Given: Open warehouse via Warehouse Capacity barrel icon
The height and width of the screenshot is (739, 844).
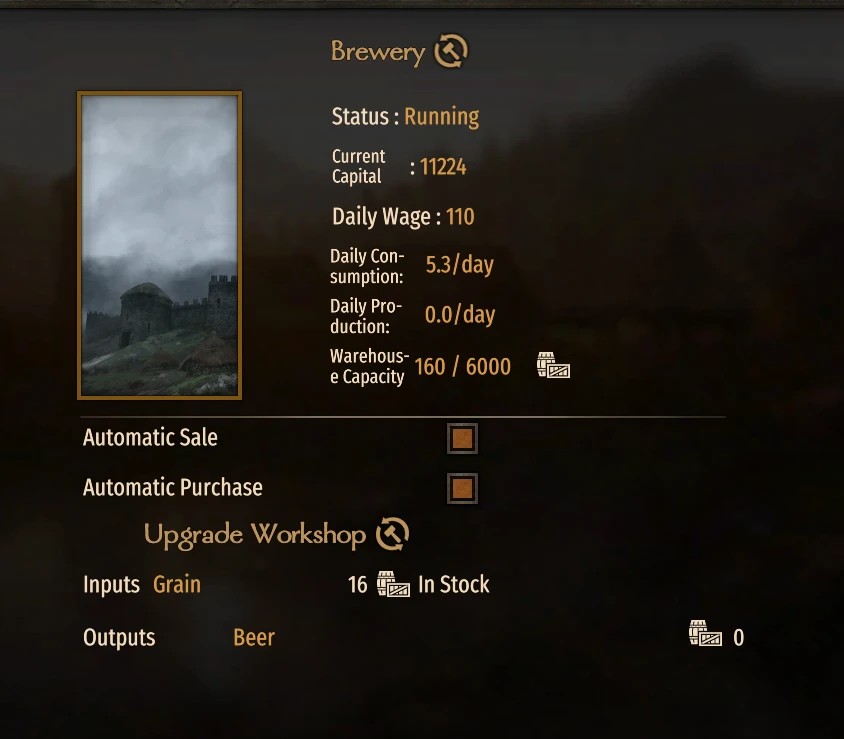Looking at the screenshot, I should 553,366.
